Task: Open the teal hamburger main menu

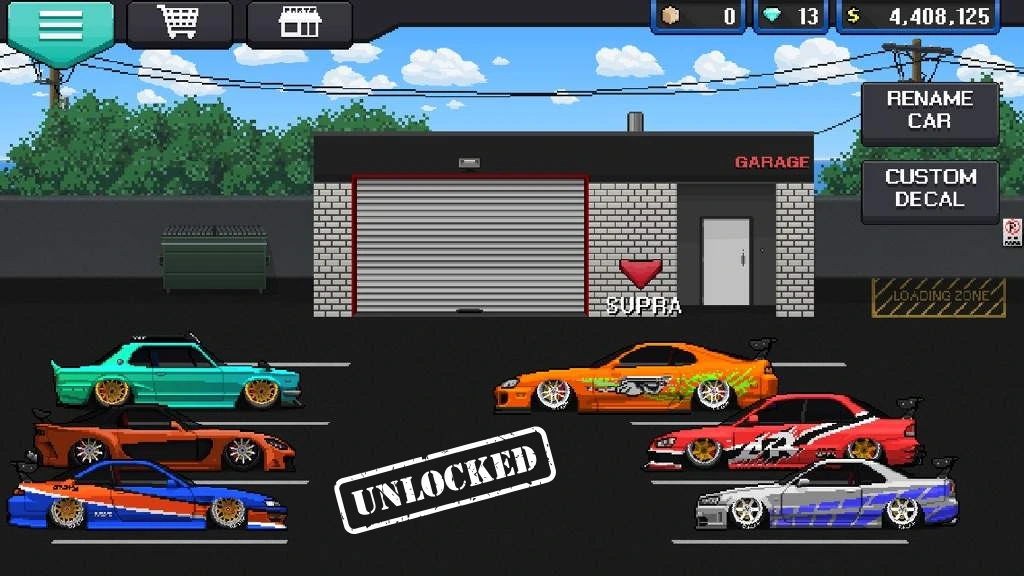Action: 60,27
